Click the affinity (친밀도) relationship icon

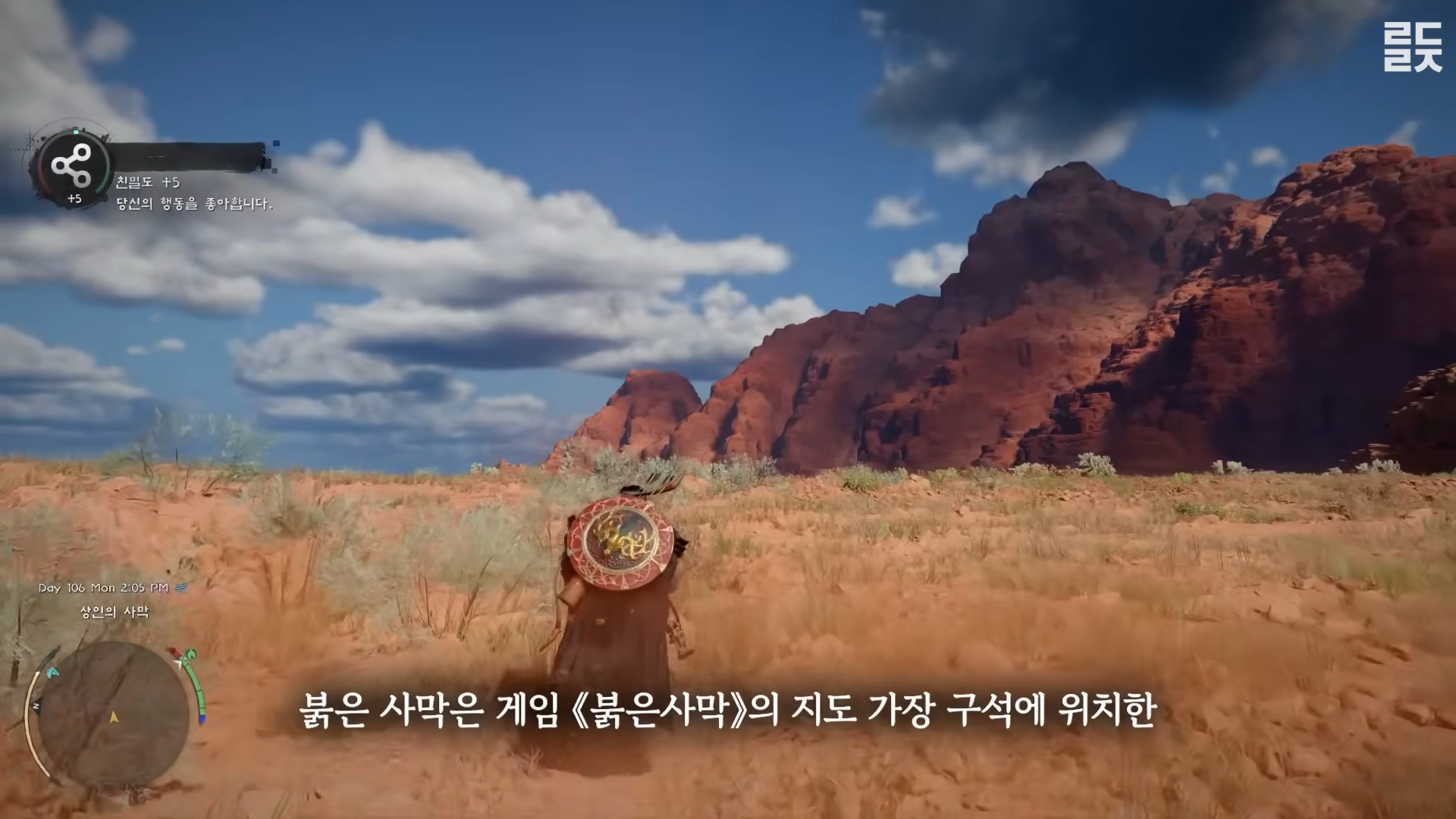[73, 163]
